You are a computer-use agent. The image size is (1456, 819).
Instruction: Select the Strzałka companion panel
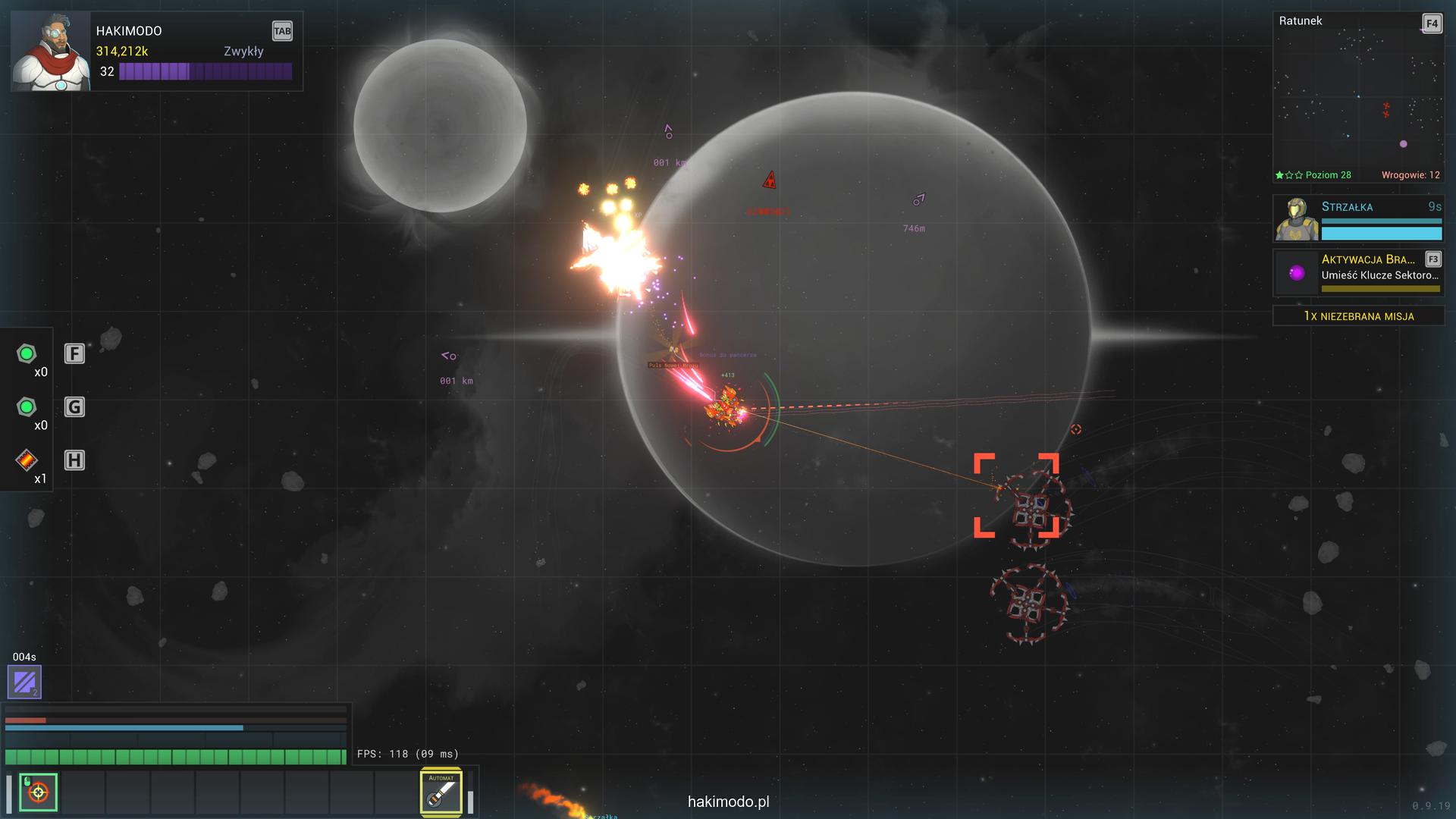click(x=1357, y=218)
